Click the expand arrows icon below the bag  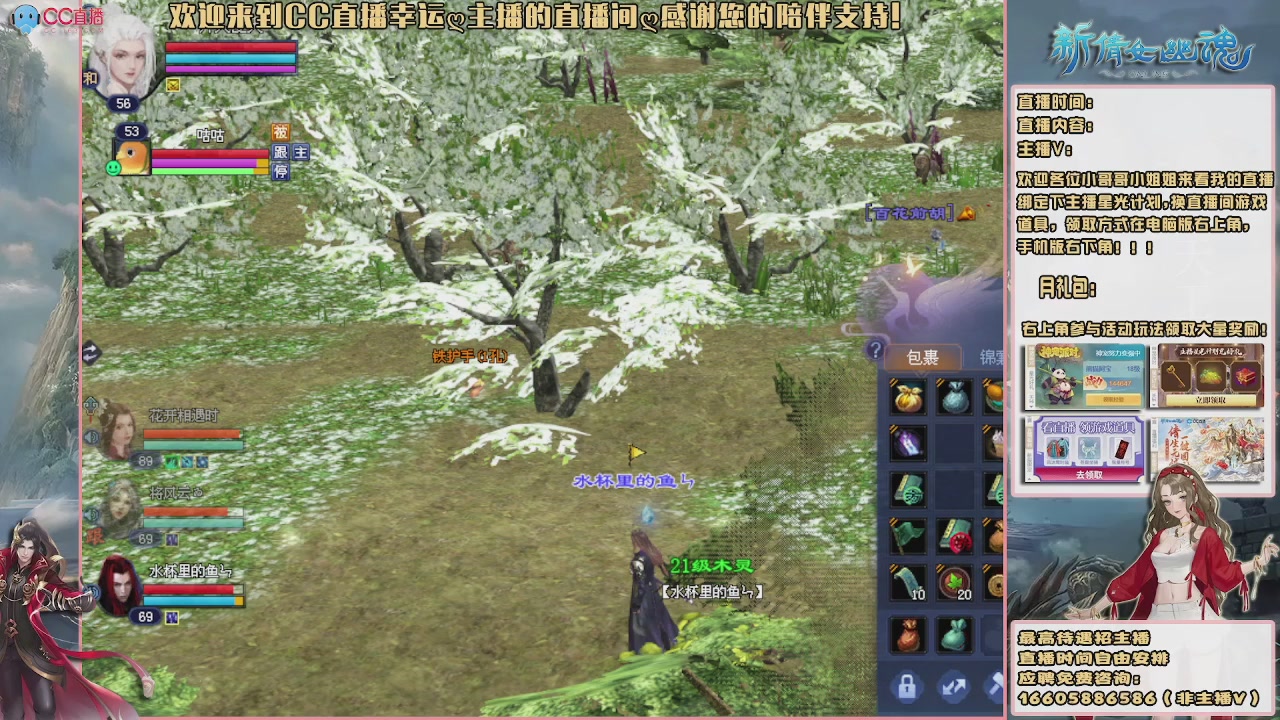(x=953, y=684)
